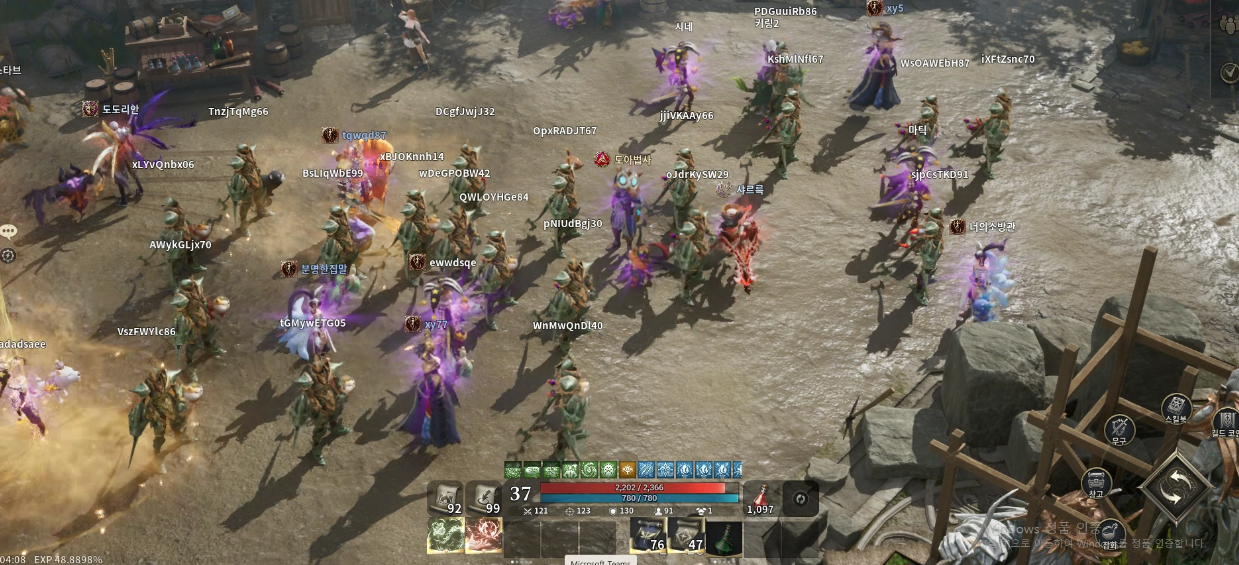Select the green potion flask slot
The width and height of the screenshot is (1239, 565).
(724, 536)
